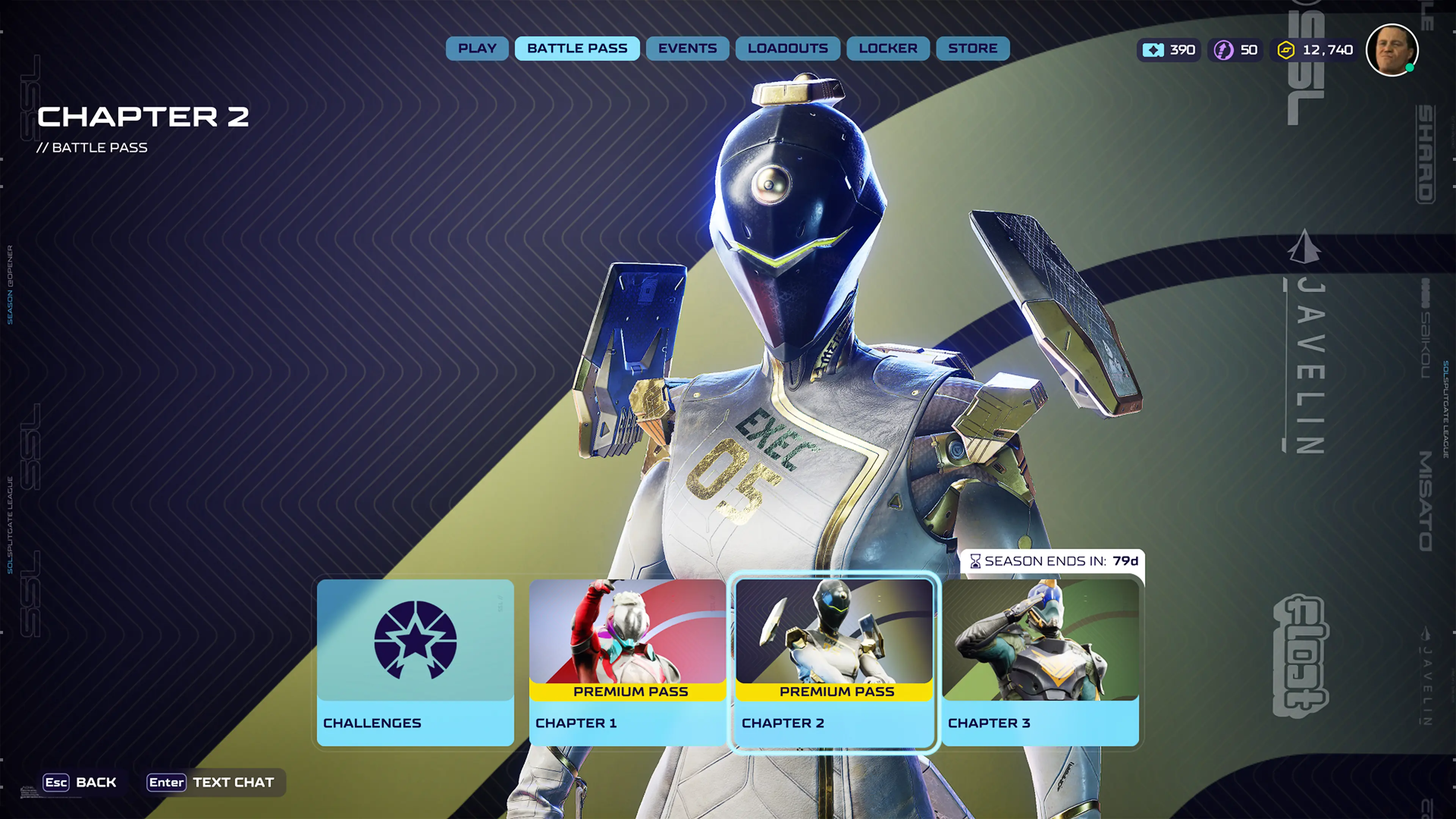Select the Chapter 1 premium pass tile

coord(628,662)
